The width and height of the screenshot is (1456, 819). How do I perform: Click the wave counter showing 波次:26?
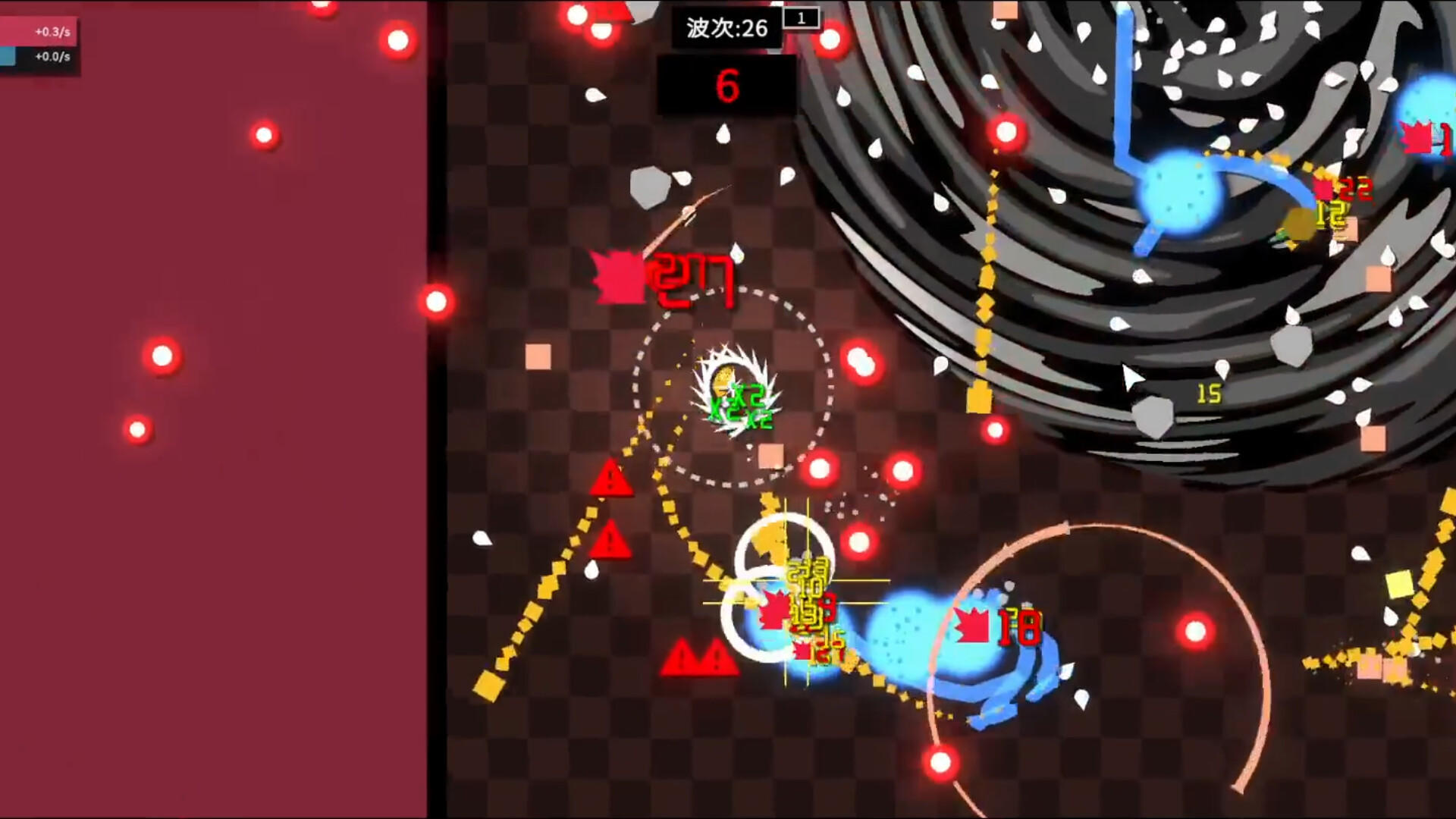[726, 29]
